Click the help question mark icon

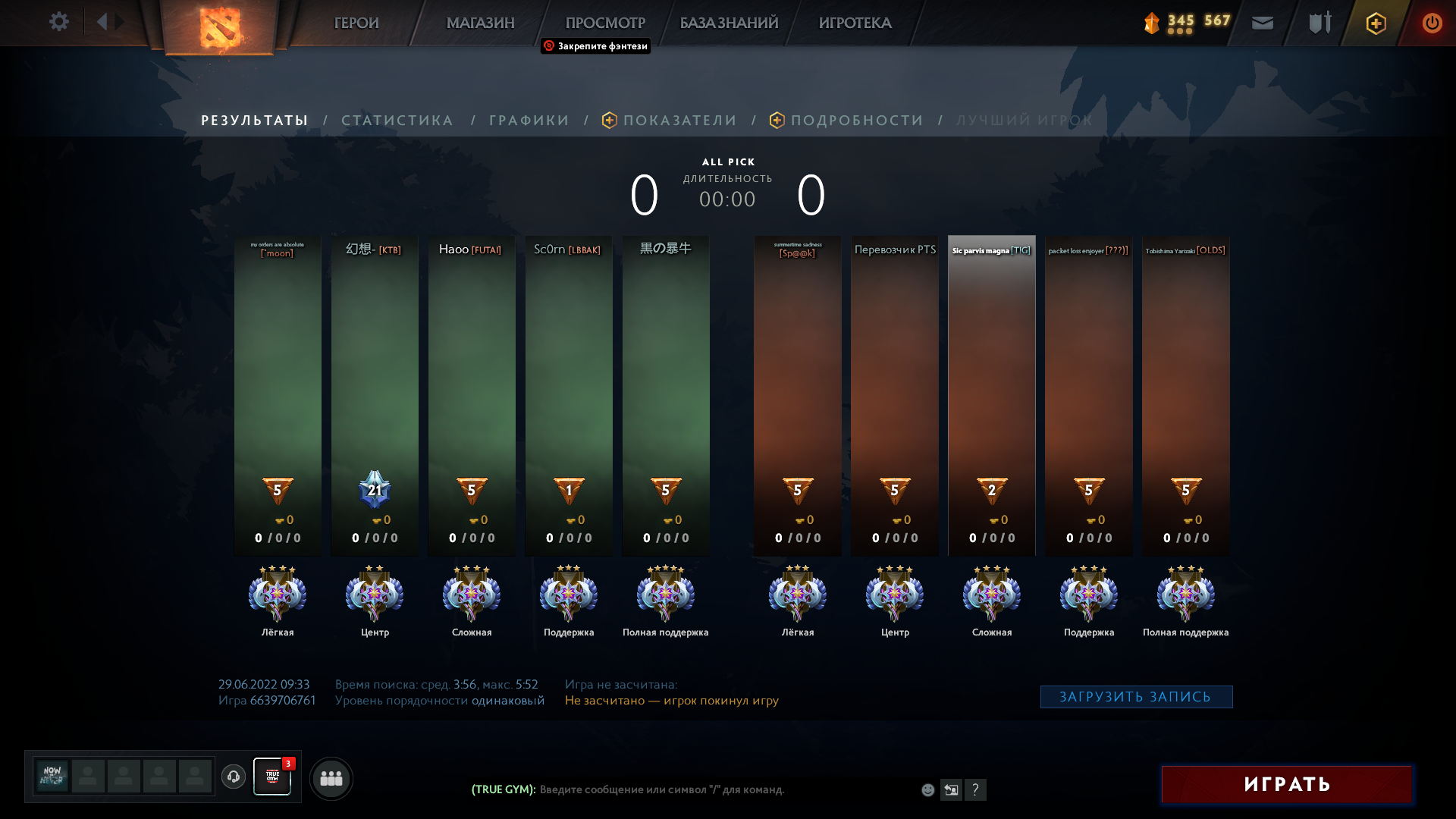point(976,789)
